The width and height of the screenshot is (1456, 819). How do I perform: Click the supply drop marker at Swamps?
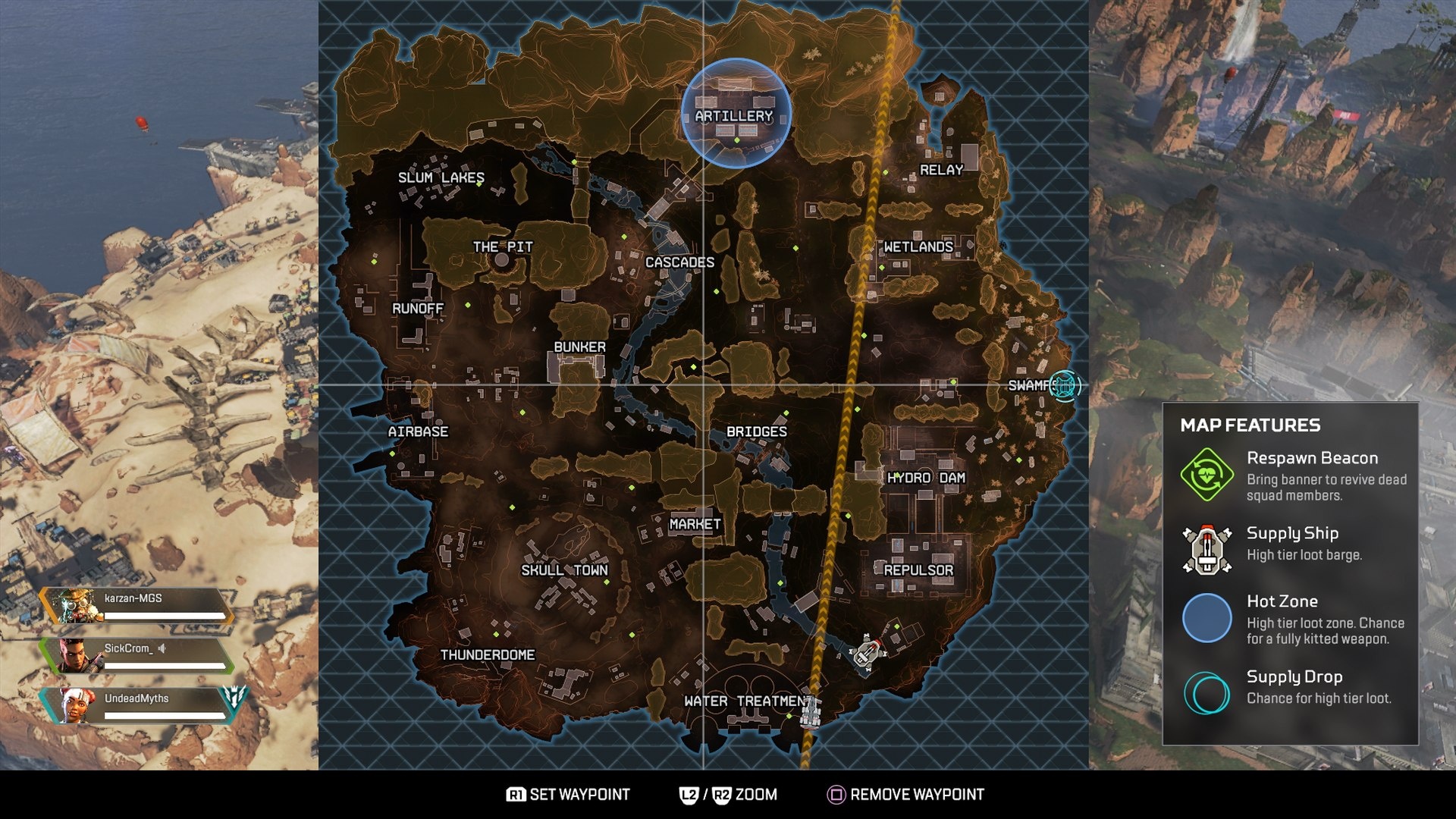click(x=1065, y=386)
